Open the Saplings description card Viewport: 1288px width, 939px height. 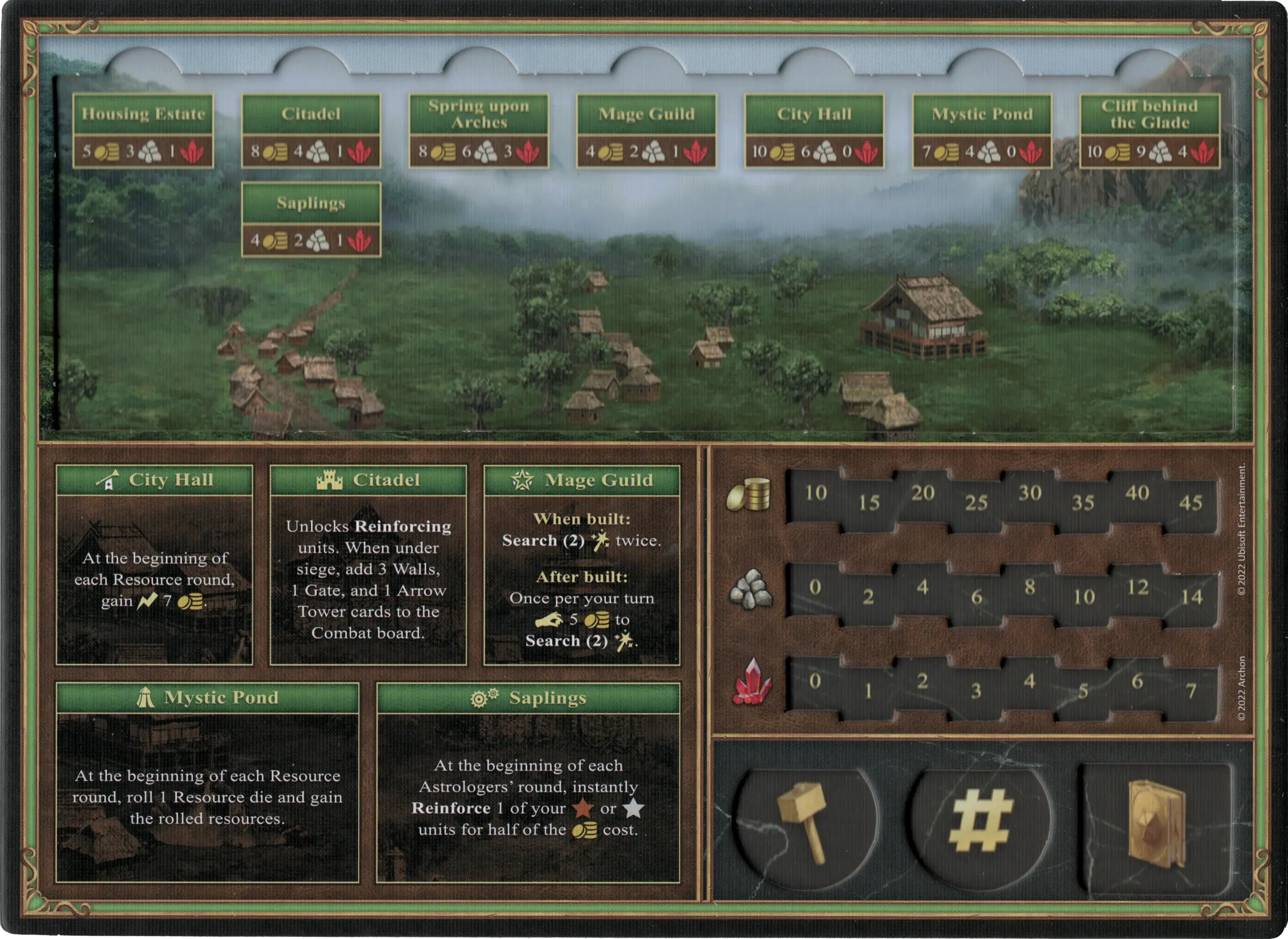(x=528, y=782)
